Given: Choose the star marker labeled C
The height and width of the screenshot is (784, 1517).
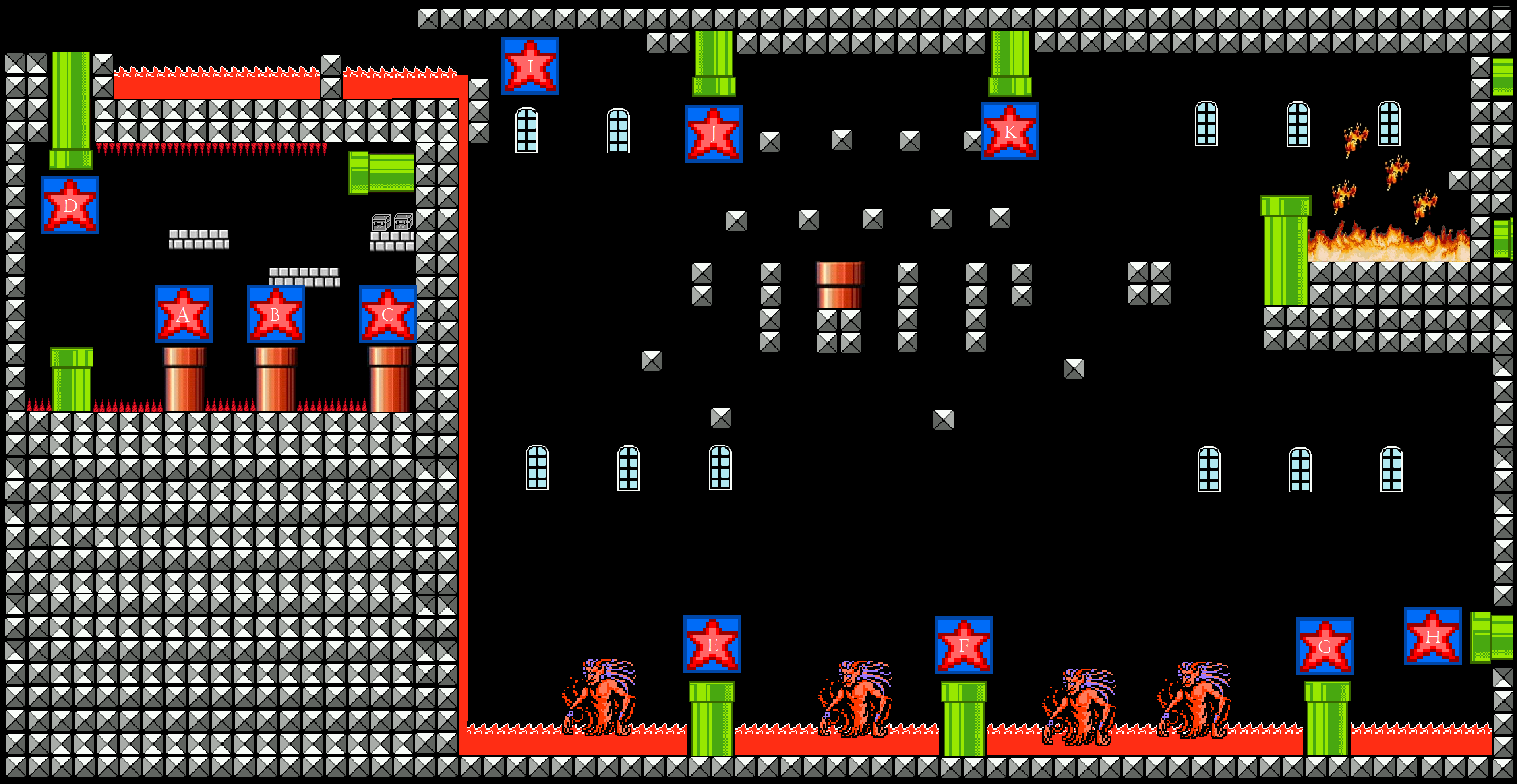Looking at the screenshot, I should [x=387, y=314].
